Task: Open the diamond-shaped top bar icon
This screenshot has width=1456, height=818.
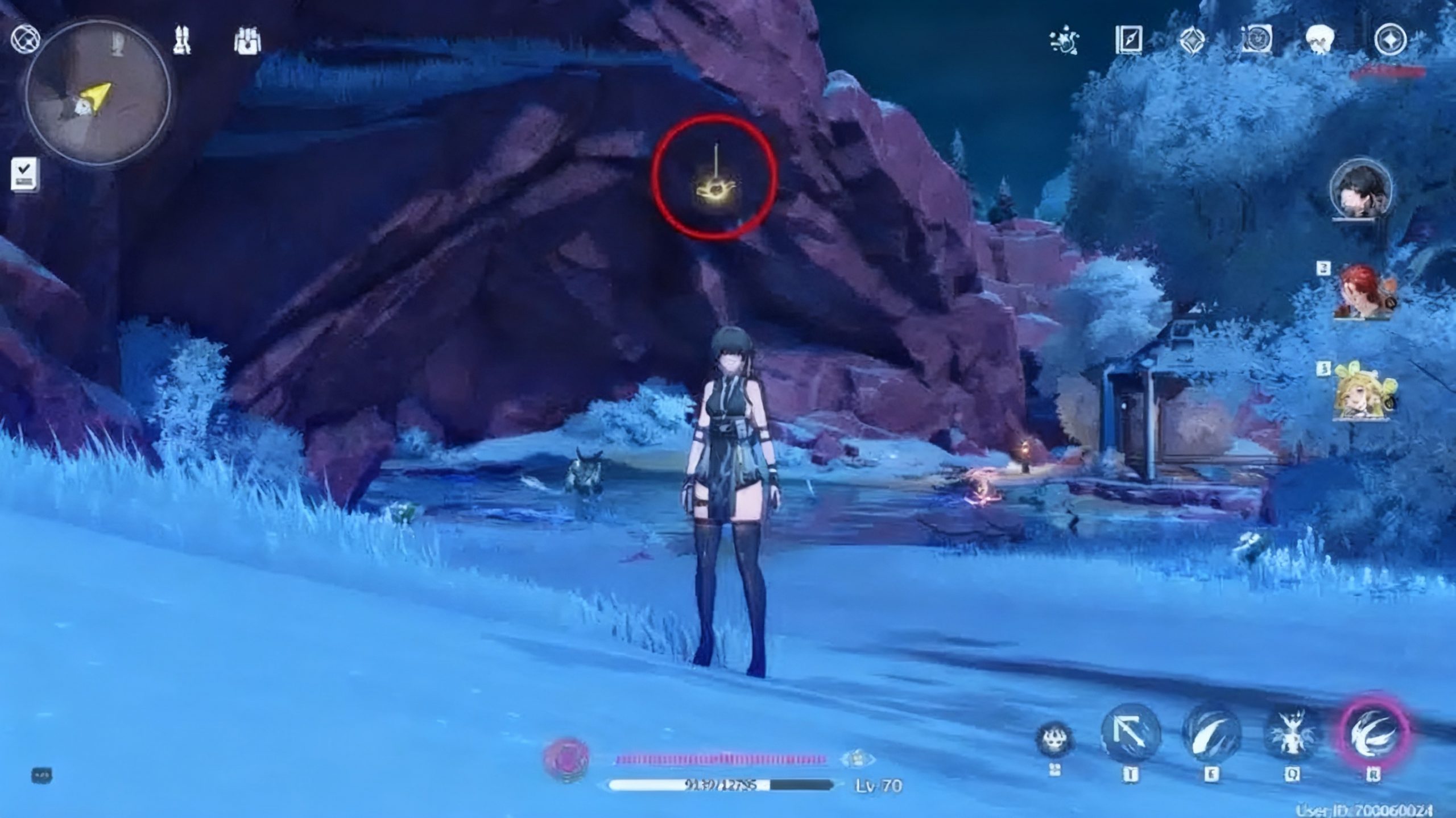Action: 1192,41
